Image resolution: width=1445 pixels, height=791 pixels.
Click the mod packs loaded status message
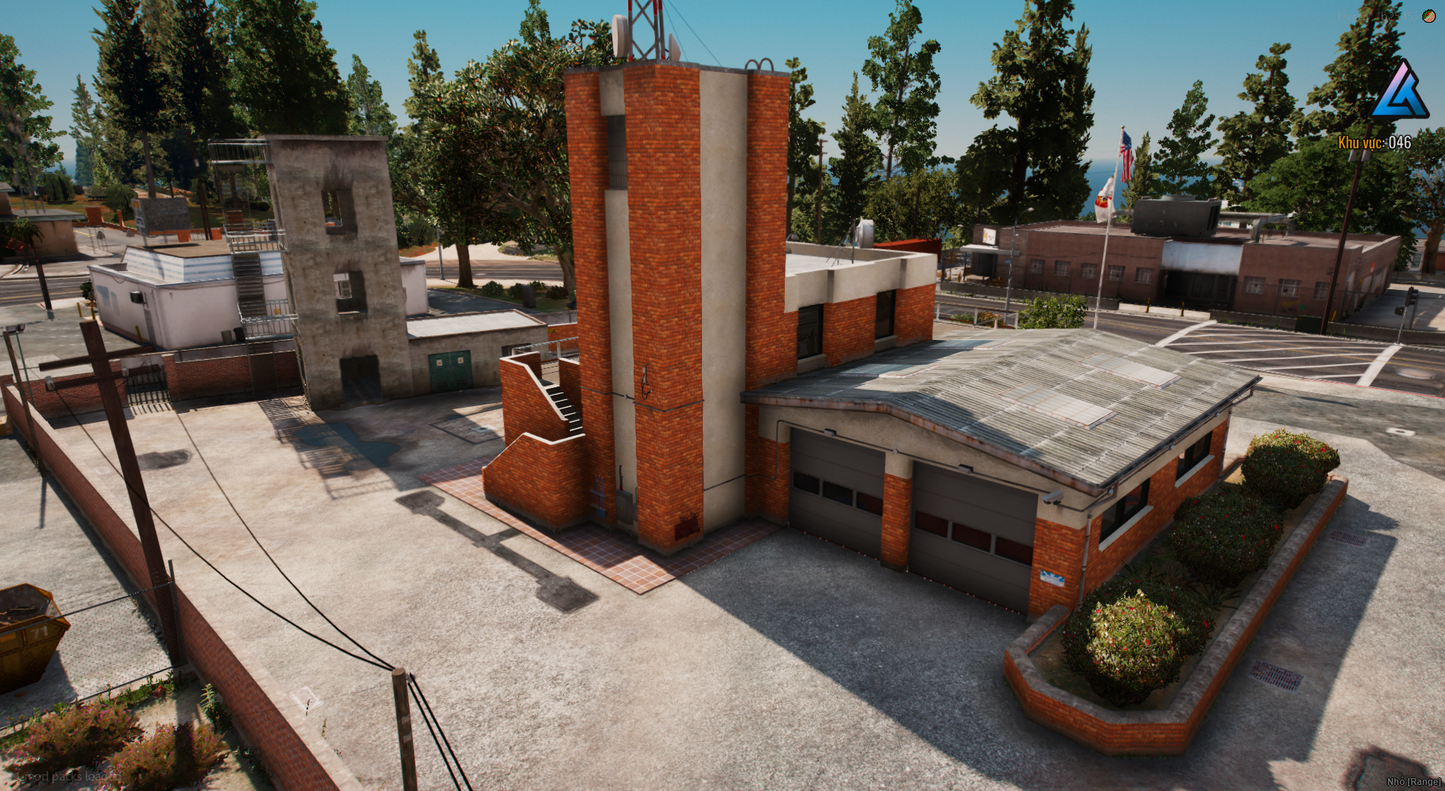coord(65,776)
